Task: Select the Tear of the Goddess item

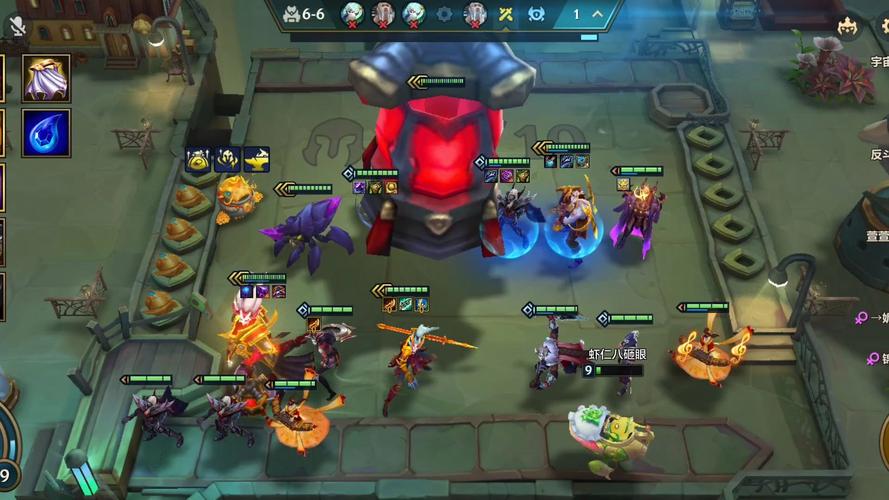Action: (x=46, y=133)
